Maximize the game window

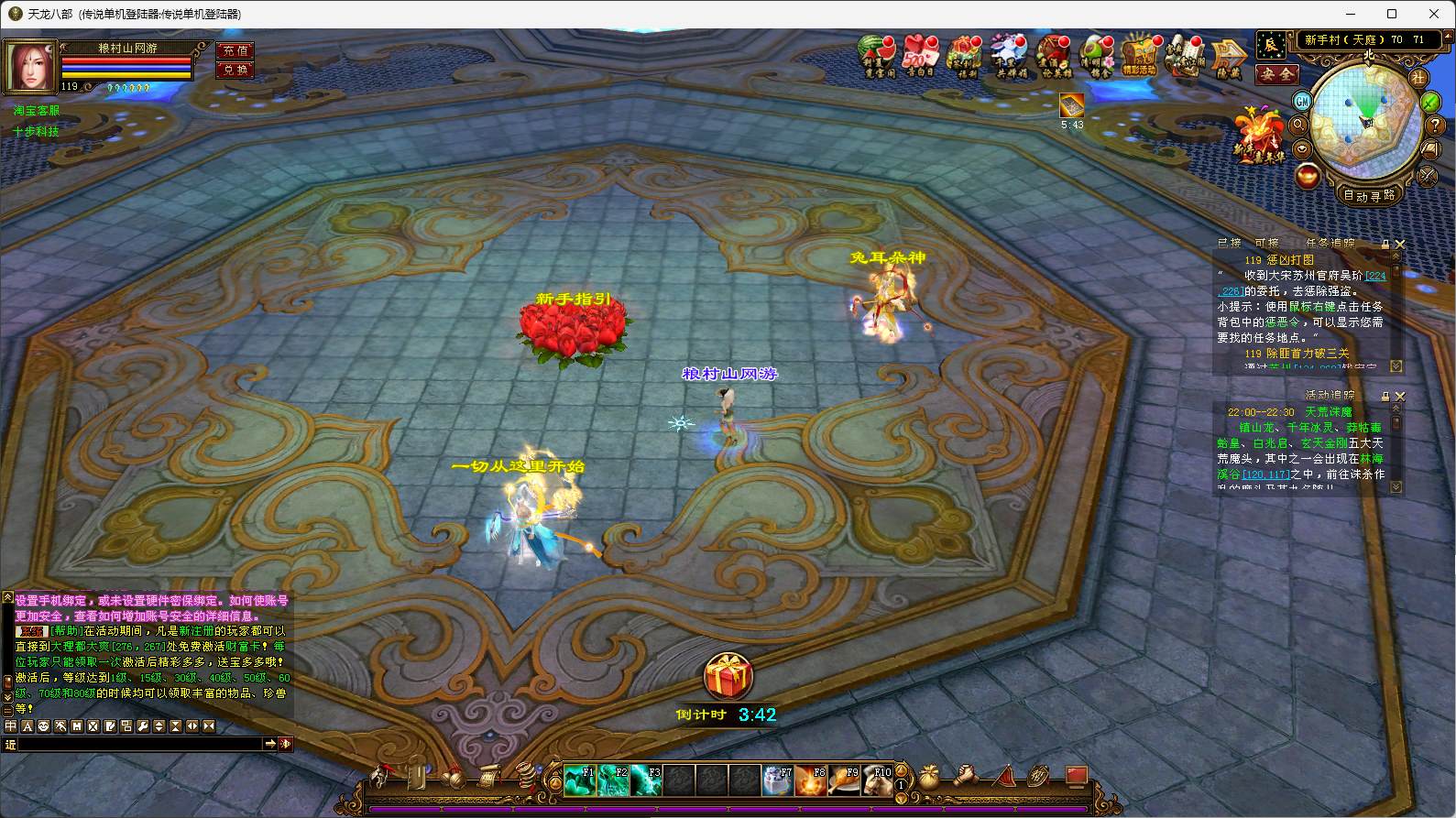pyautogui.click(x=1392, y=14)
